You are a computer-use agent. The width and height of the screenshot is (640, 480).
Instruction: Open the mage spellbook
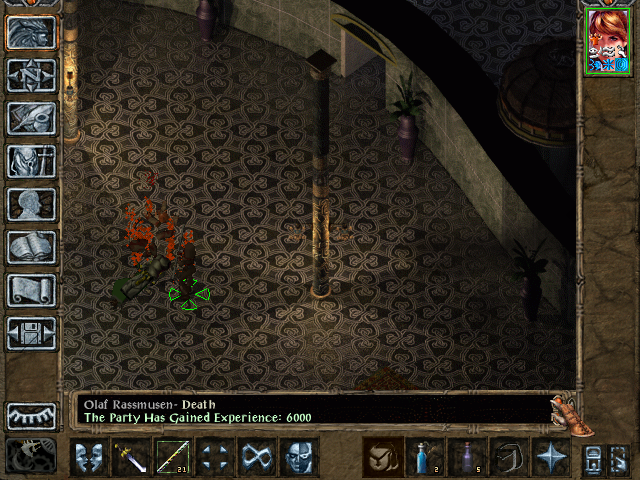(31, 247)
